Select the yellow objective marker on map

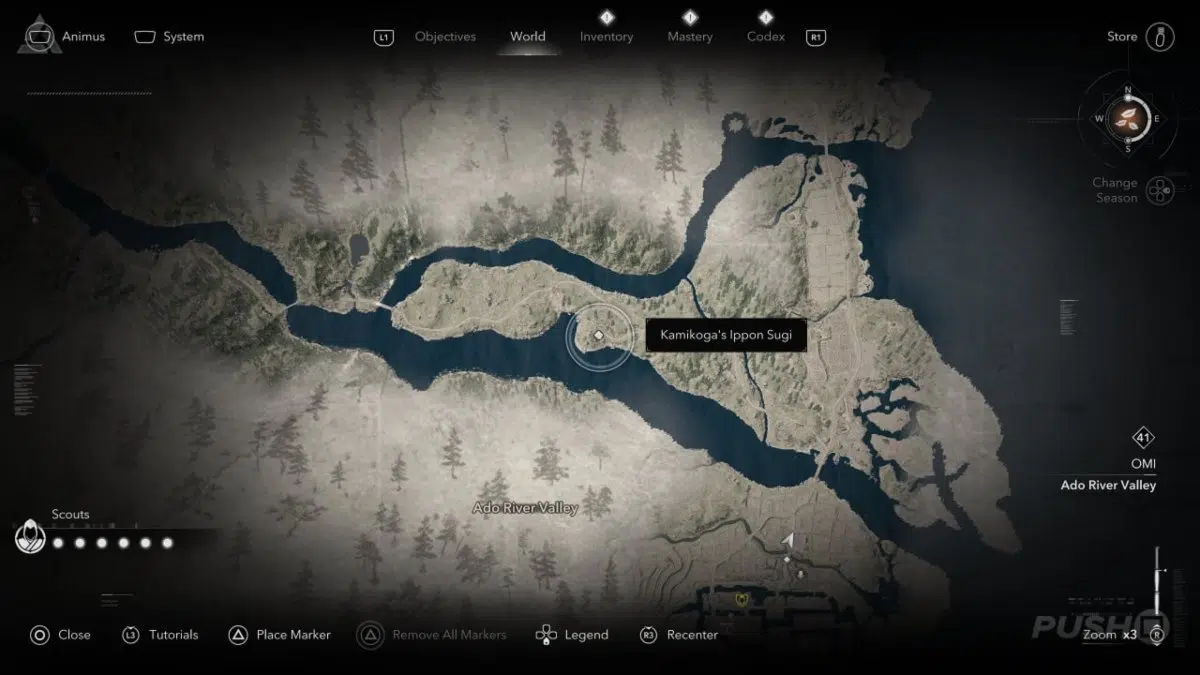tap(739, 599)
